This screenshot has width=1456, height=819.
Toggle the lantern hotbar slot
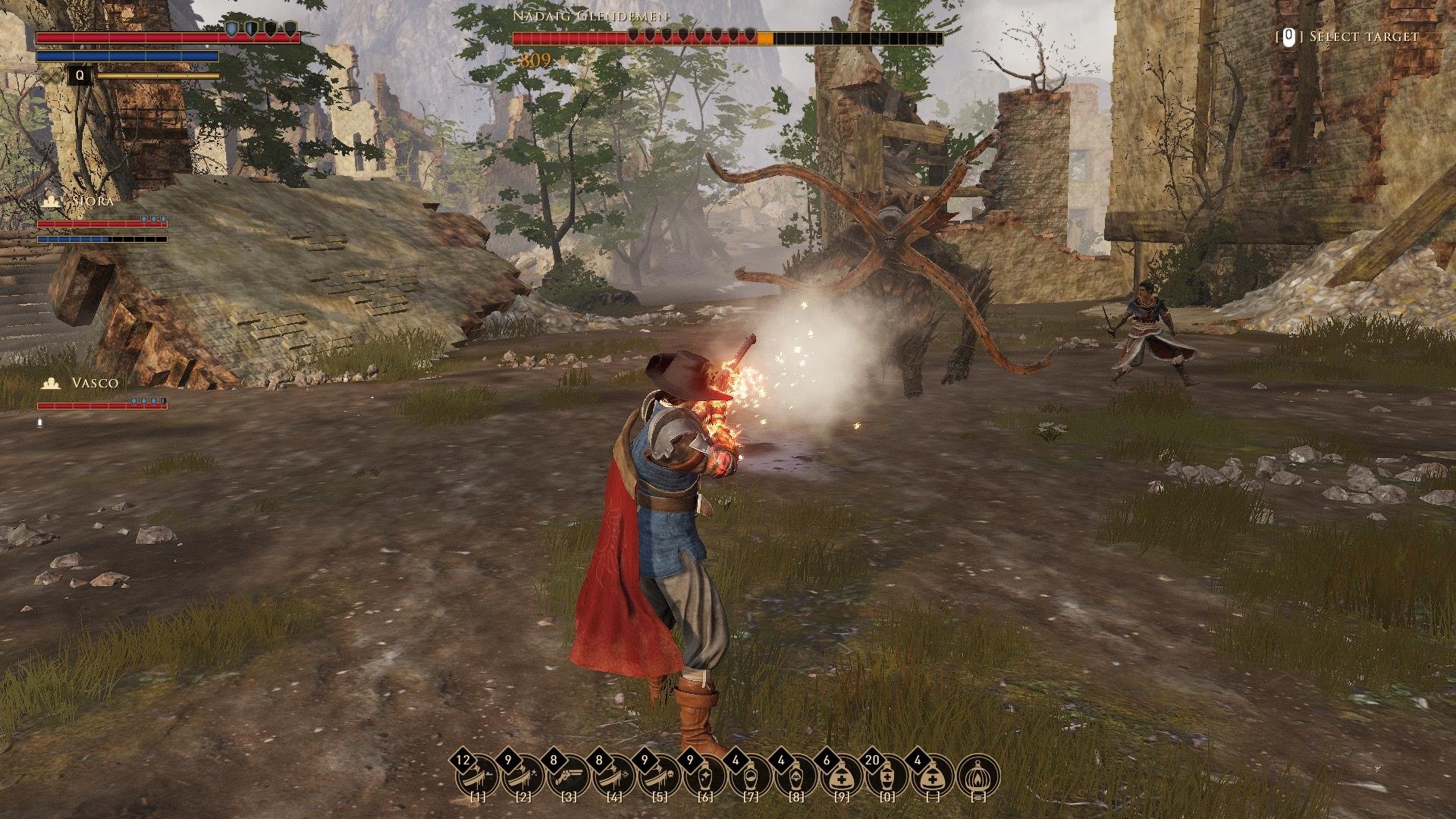(x=979, y=776)
